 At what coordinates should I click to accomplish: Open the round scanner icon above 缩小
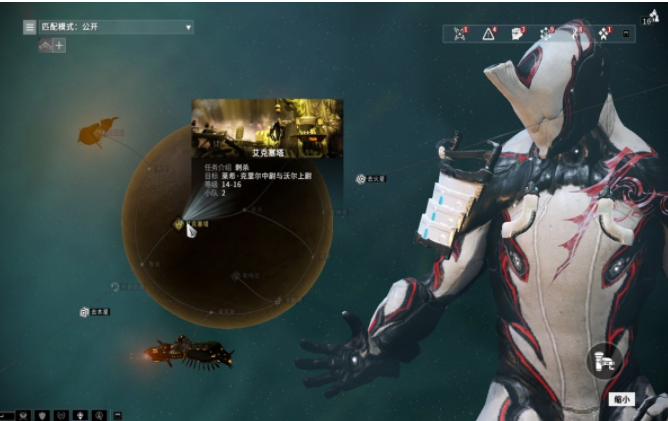604,358
